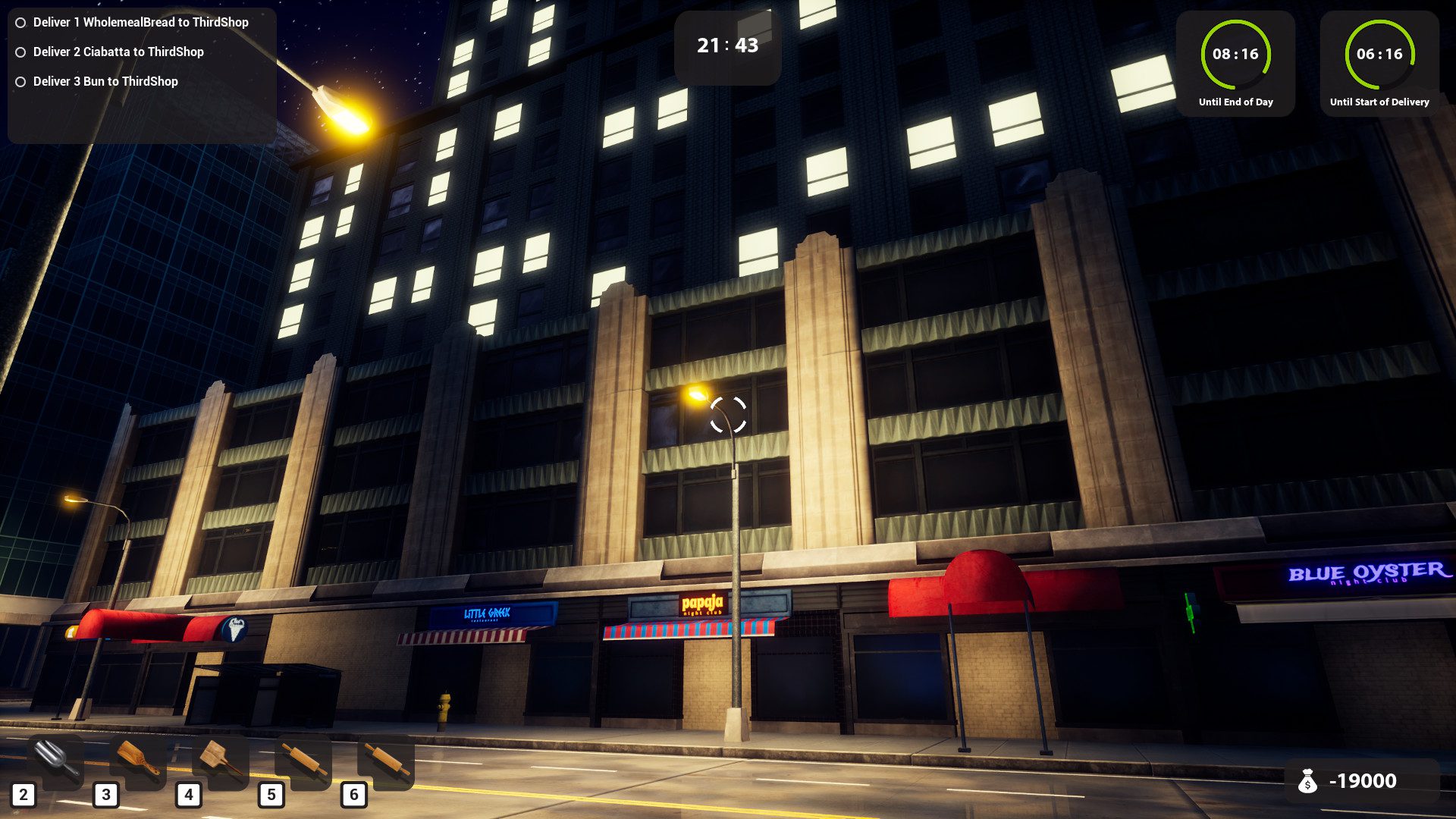Screen dimensions: 1456x819
Task: Click the Little Greek restaurant sign
Action: 486,615
